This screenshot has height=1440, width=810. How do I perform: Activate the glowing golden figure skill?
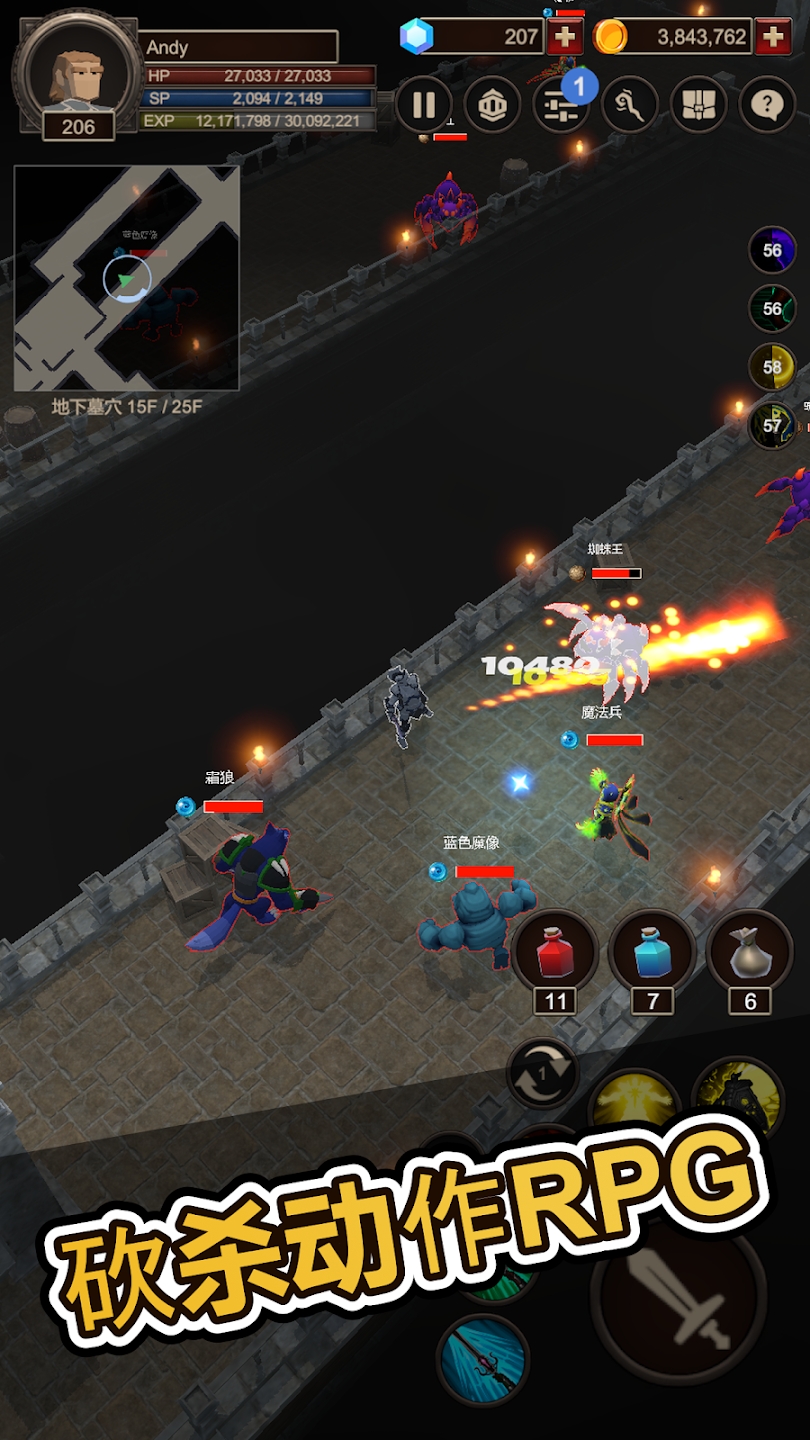click(634, 1106)
